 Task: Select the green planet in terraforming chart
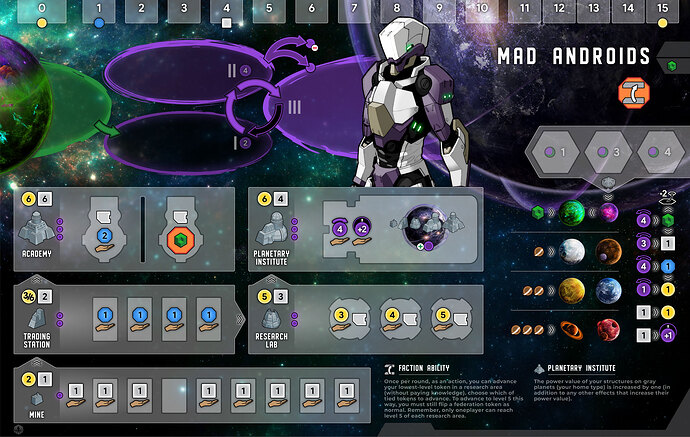click(x=572, y=212)
